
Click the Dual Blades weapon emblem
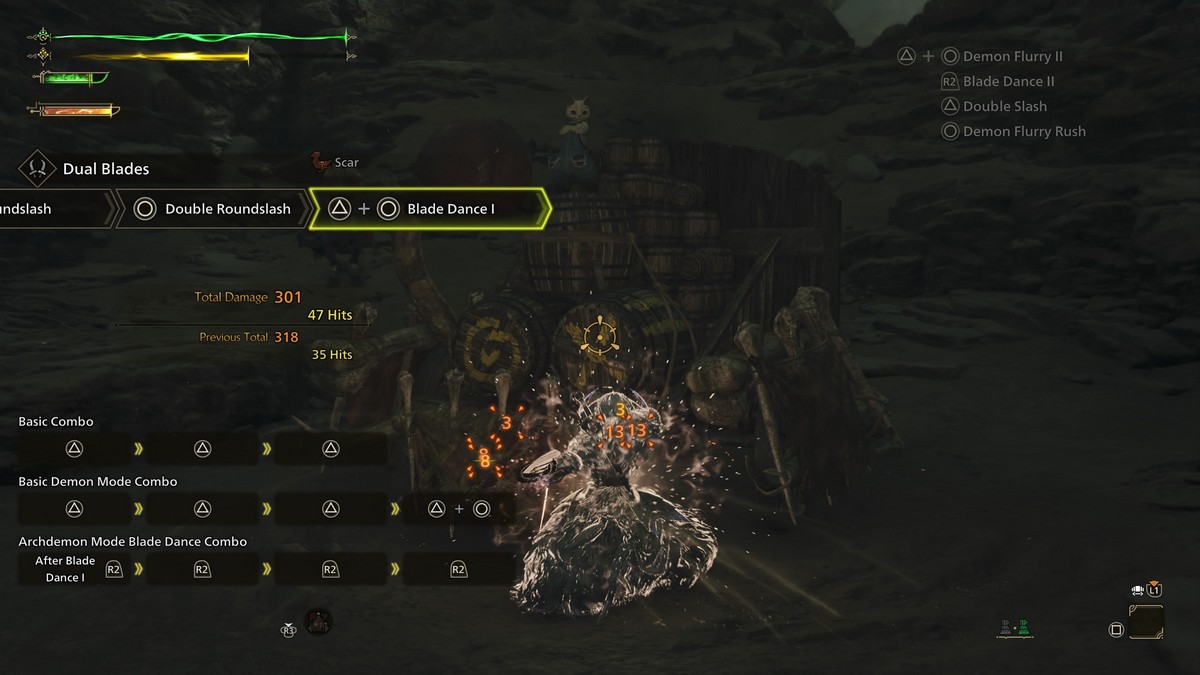point(38,169)
